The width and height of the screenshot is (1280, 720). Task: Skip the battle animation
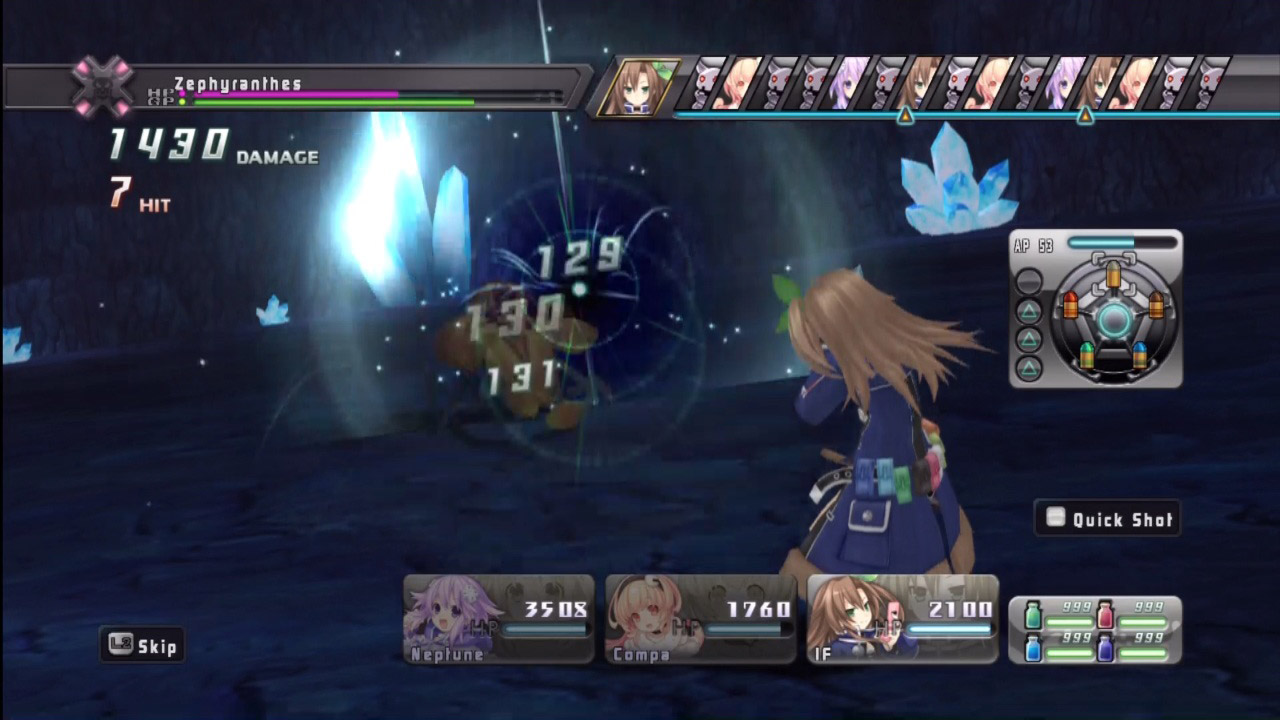[143, 646]
